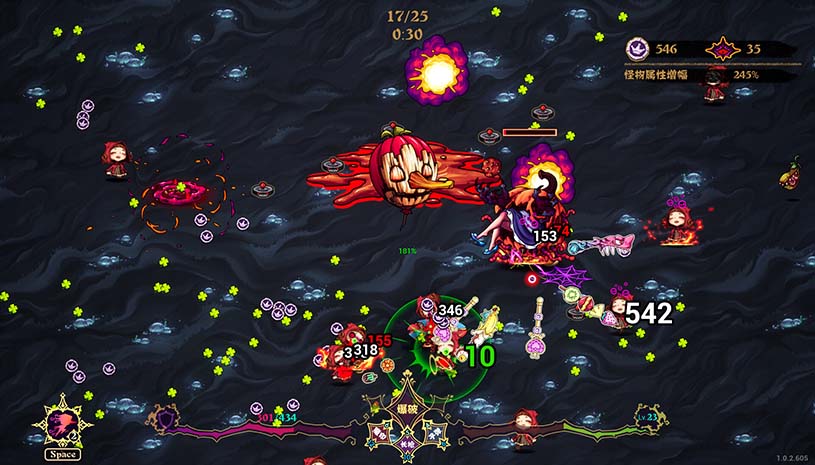Activate the heart dash ability icon
Image resolution: width=815 pixels, height=465 pixels.
point(62,425)
